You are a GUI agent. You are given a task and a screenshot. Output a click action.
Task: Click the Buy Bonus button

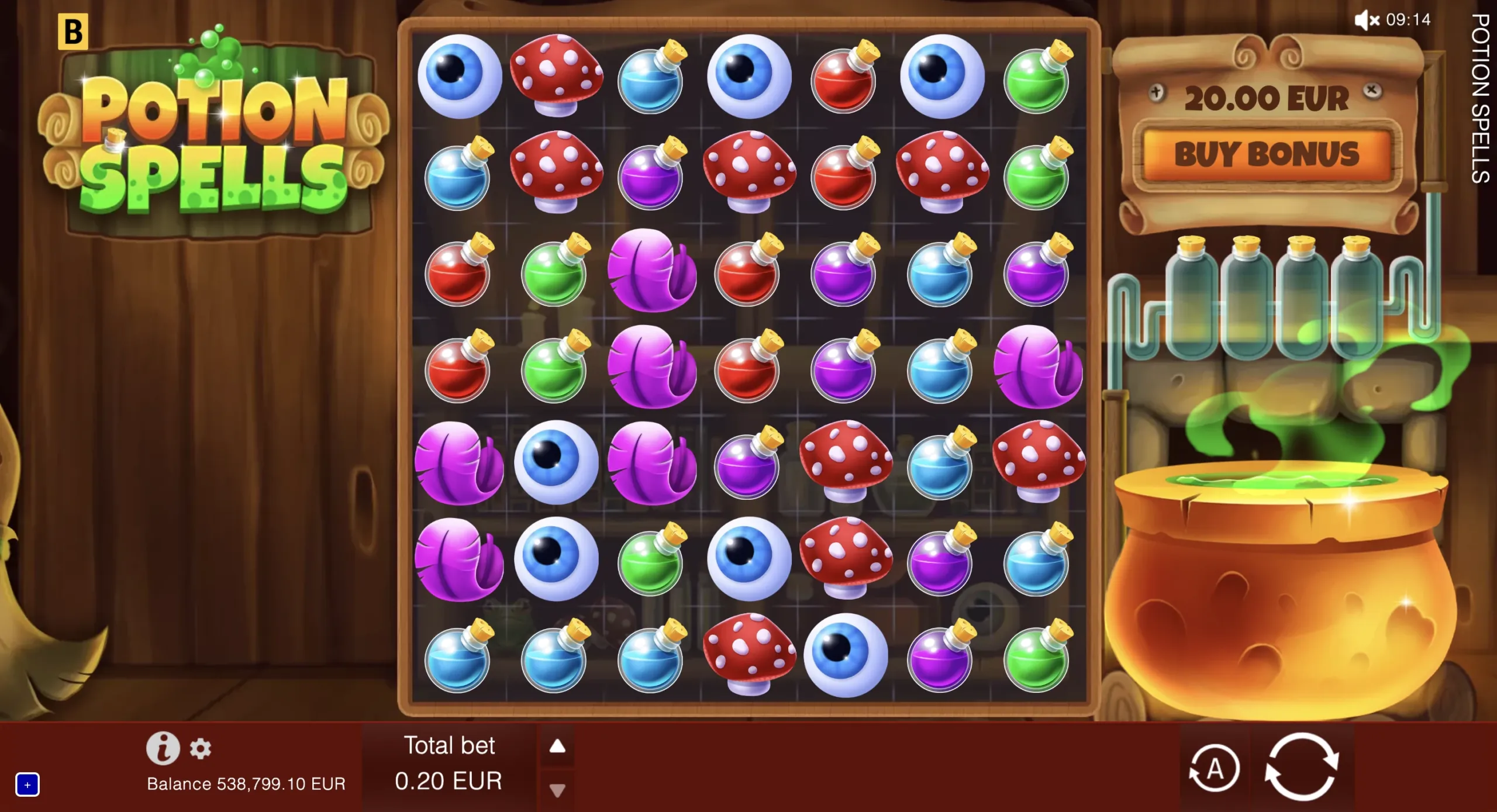(1267, 154)
